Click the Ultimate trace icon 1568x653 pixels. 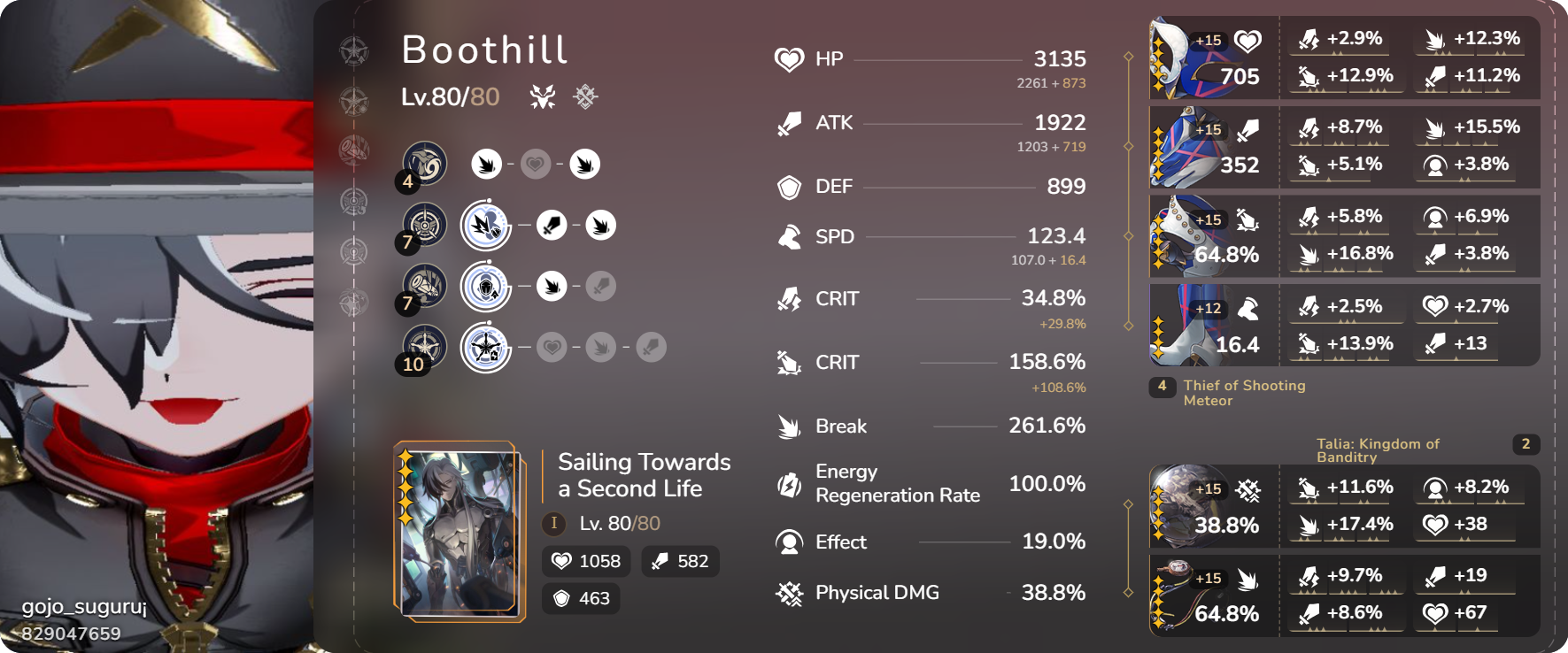[423, 286]
